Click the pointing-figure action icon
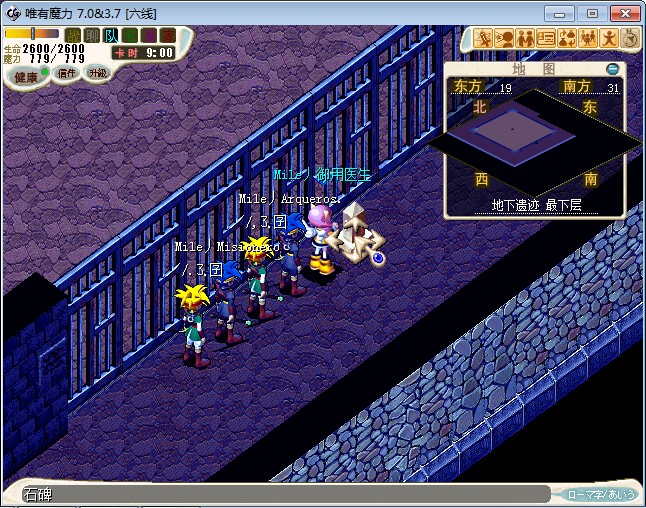The image size is (646, 508). [484, 39]
